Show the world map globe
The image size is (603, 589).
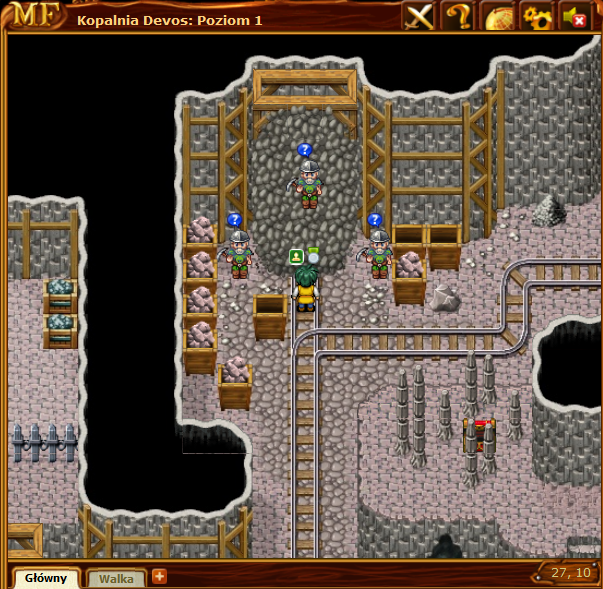click(498, 16)
